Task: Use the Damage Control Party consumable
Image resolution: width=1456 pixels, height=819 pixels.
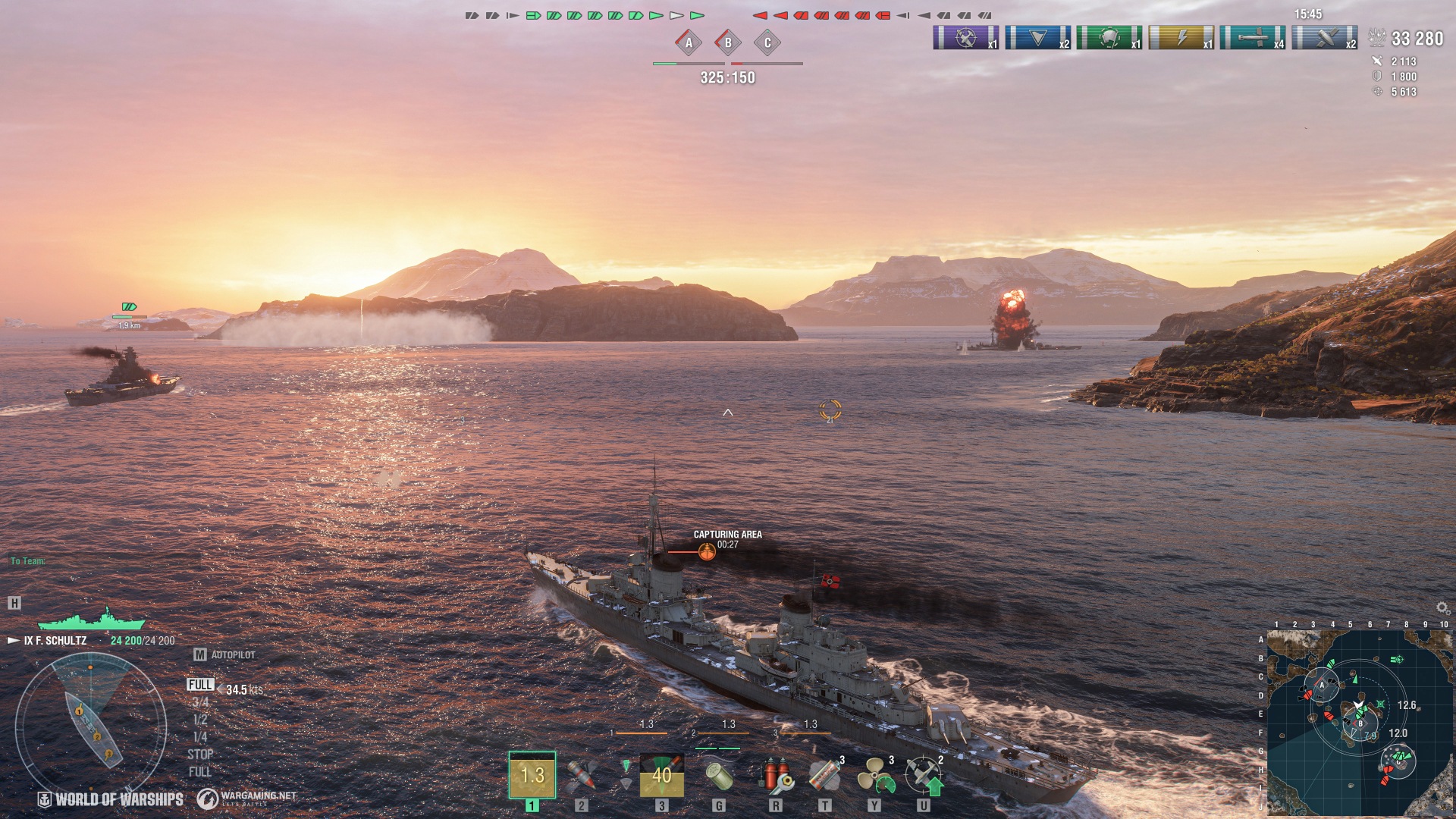Action: (775, 776)
